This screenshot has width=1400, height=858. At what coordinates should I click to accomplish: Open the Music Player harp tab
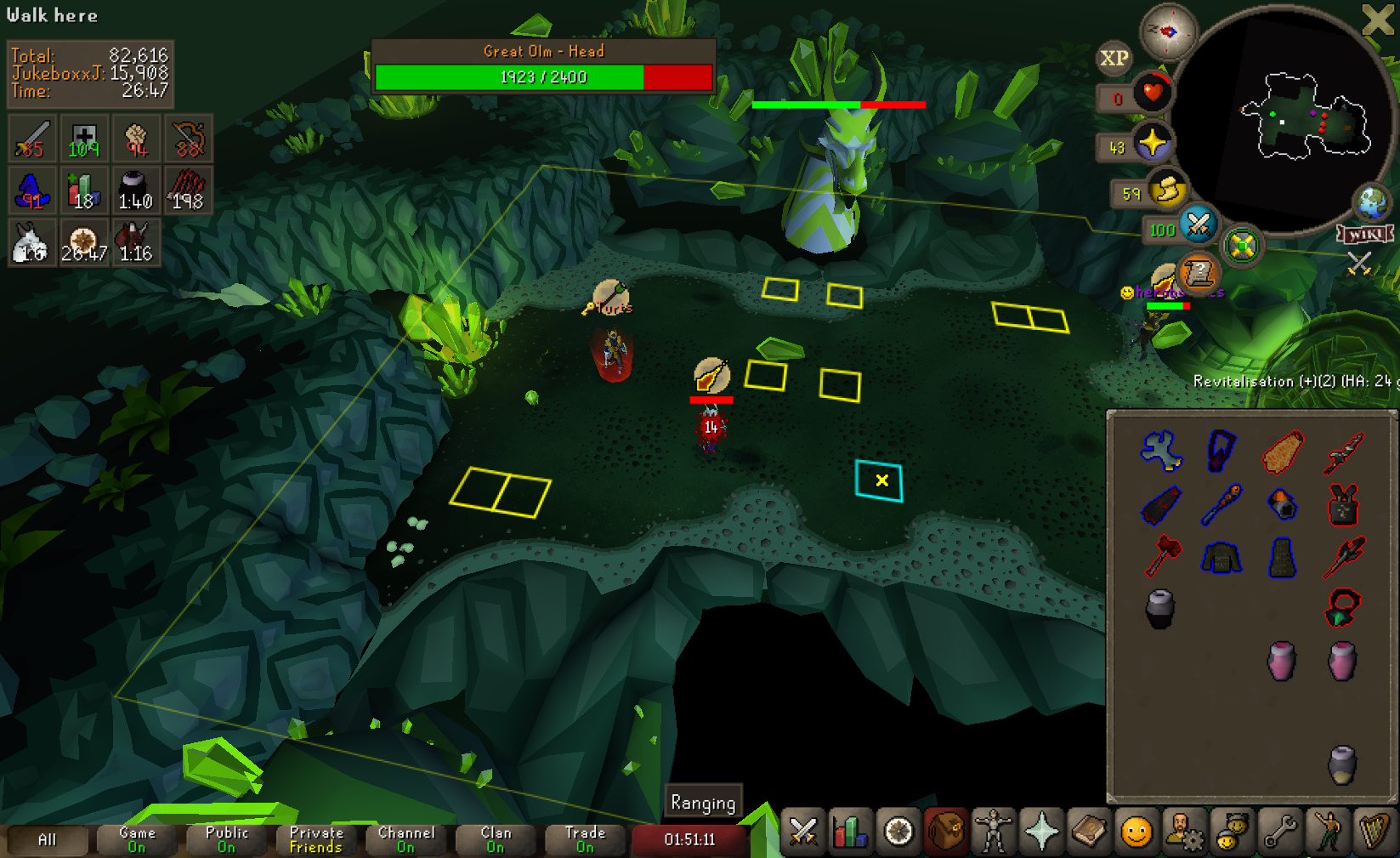1374,831
